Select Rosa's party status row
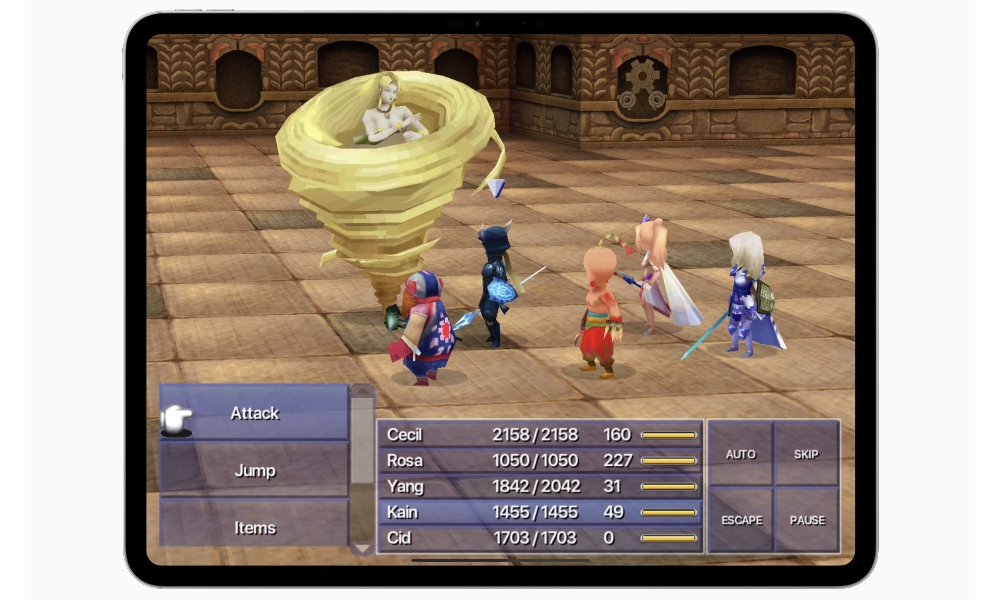 click(540, 461)
